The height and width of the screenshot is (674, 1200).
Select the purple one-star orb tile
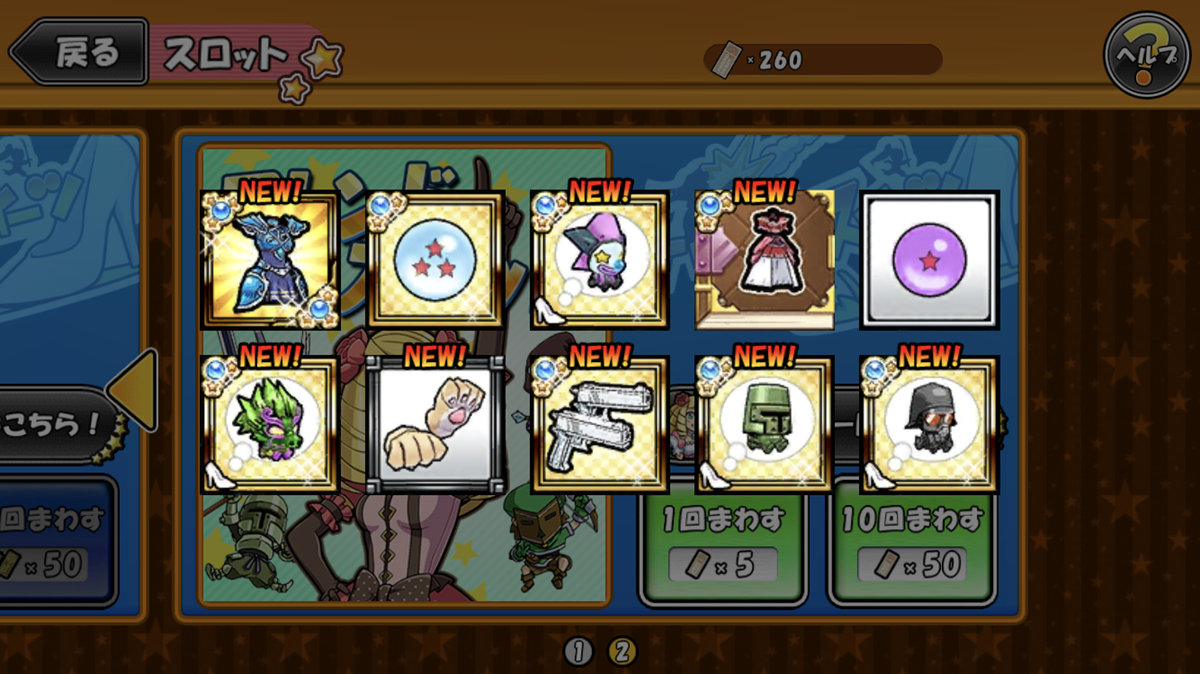click(x=930, y=260)
